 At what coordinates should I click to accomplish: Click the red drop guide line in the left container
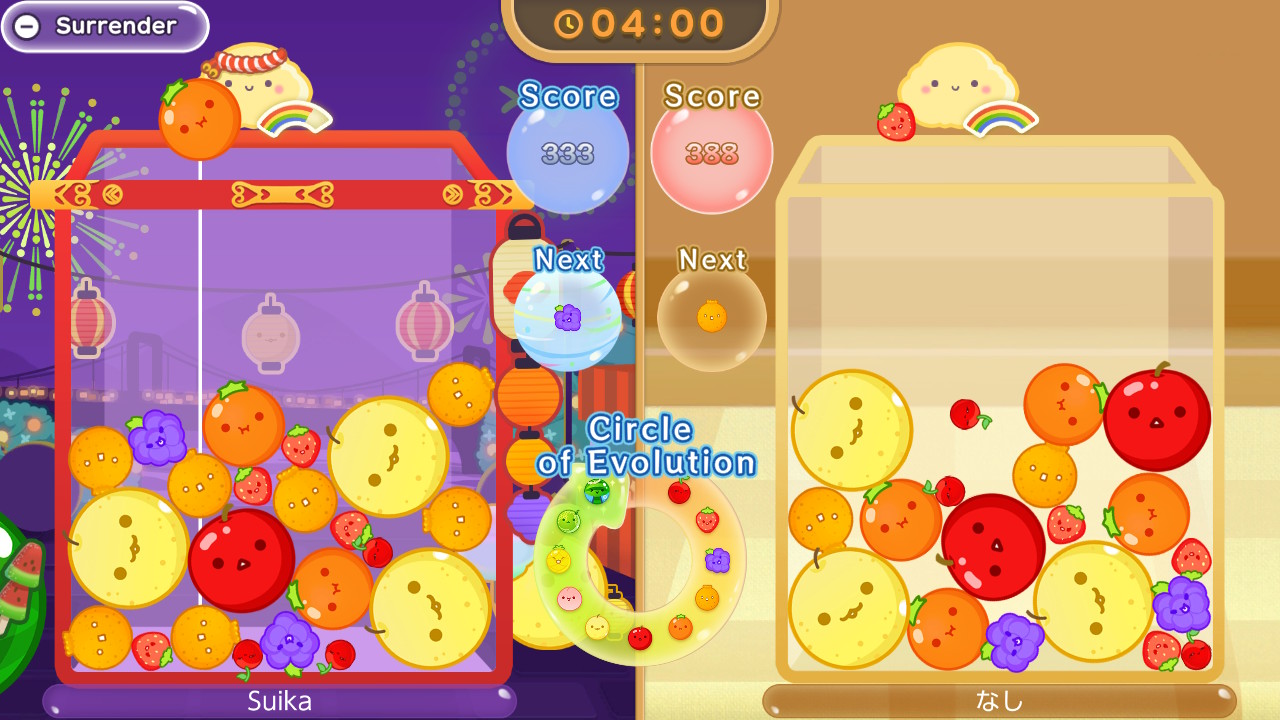199,300
